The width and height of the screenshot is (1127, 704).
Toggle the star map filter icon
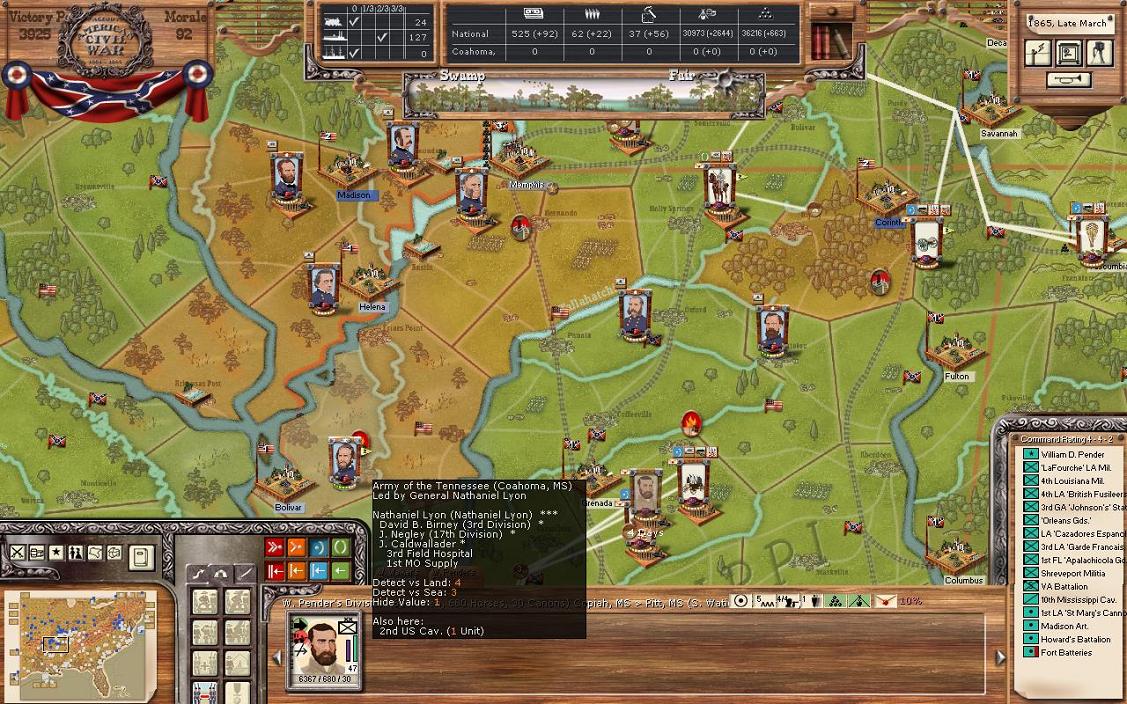click(57, 552)
